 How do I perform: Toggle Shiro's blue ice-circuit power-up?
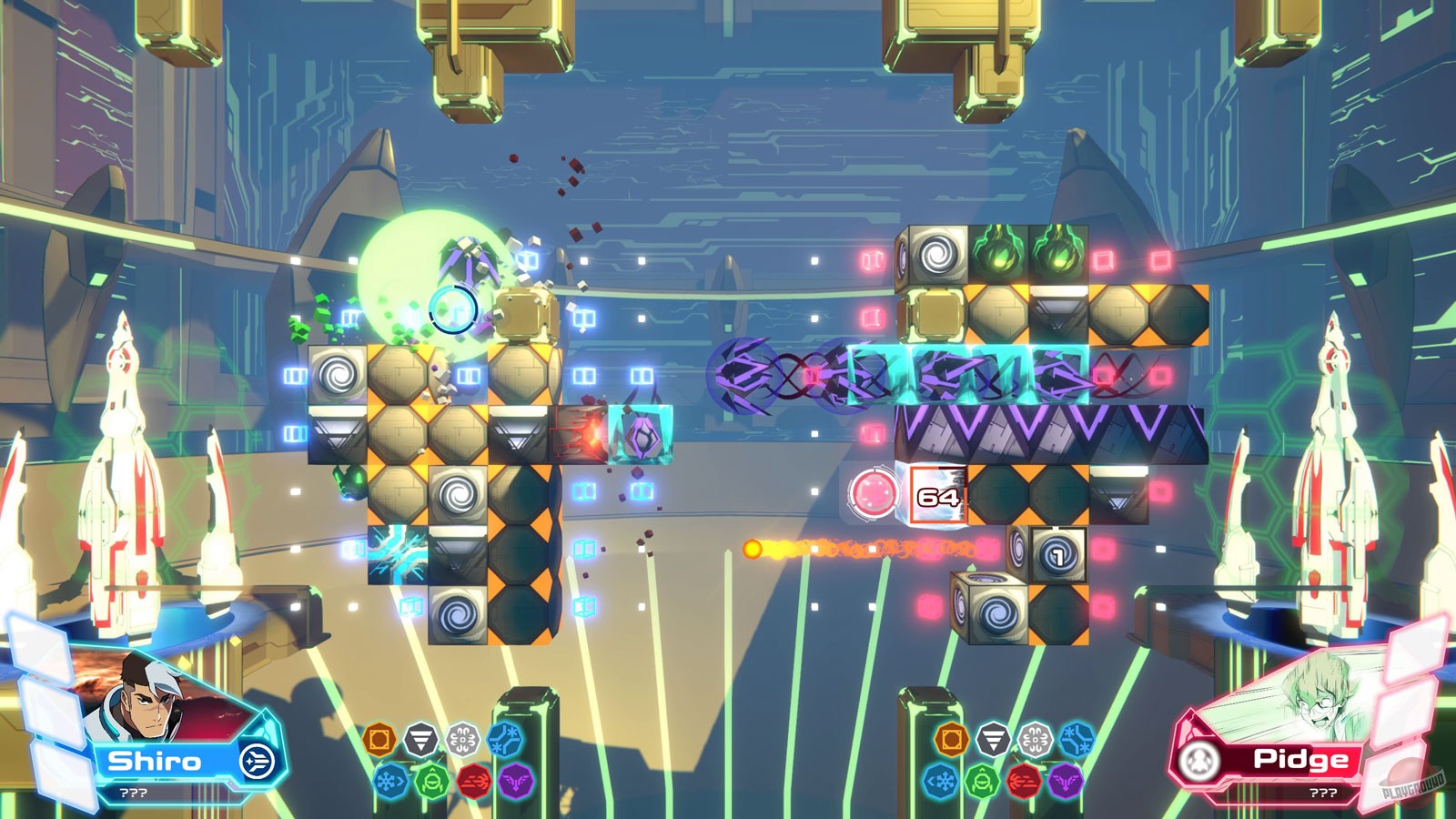click(x=506, y=738)
